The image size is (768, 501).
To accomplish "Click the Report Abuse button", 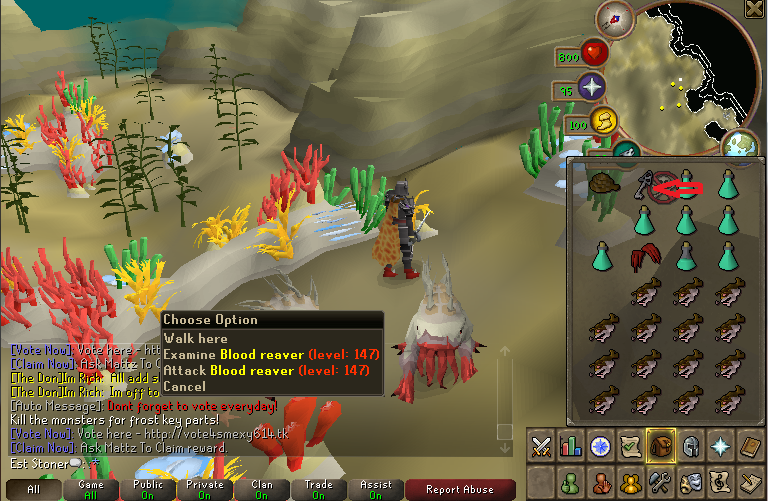I will click(460, 489).
